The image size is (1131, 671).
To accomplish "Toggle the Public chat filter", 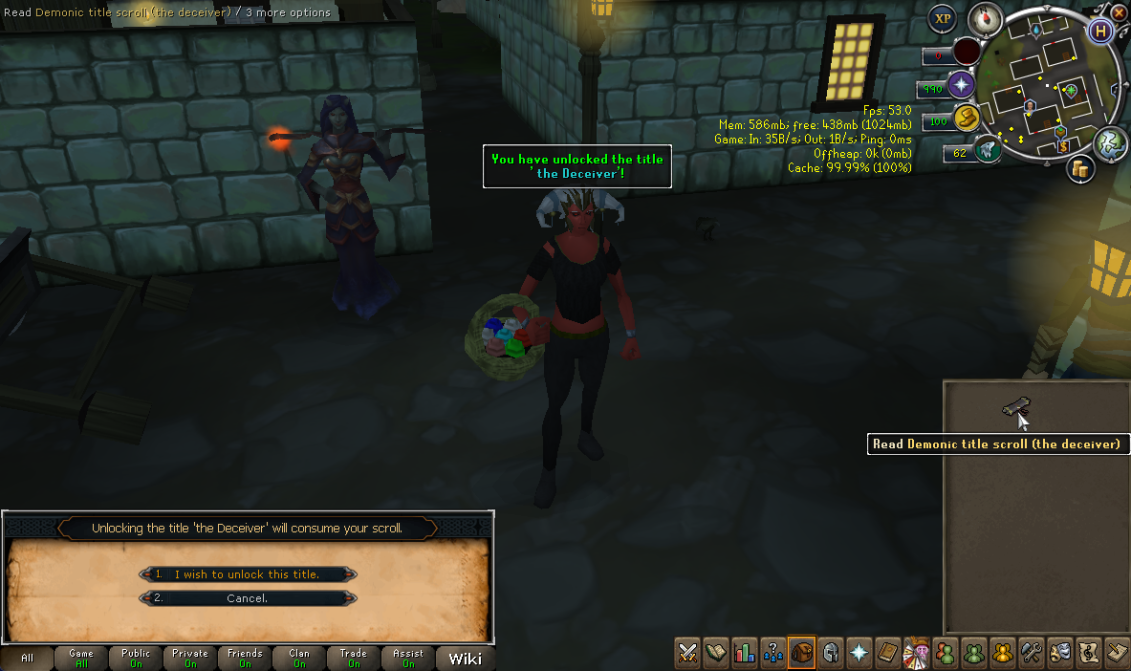I will pos(135,658).
